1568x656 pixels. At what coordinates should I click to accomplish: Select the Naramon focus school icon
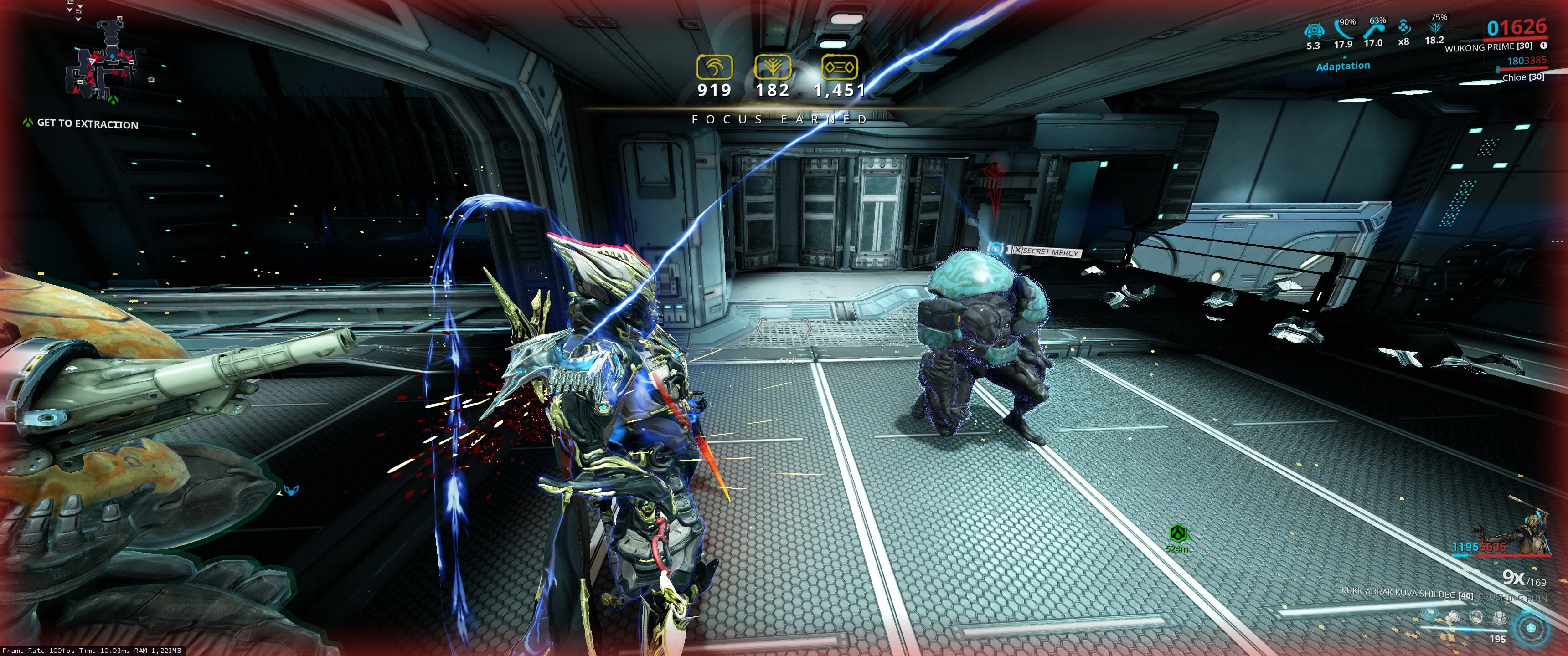[x=840, y=67]
